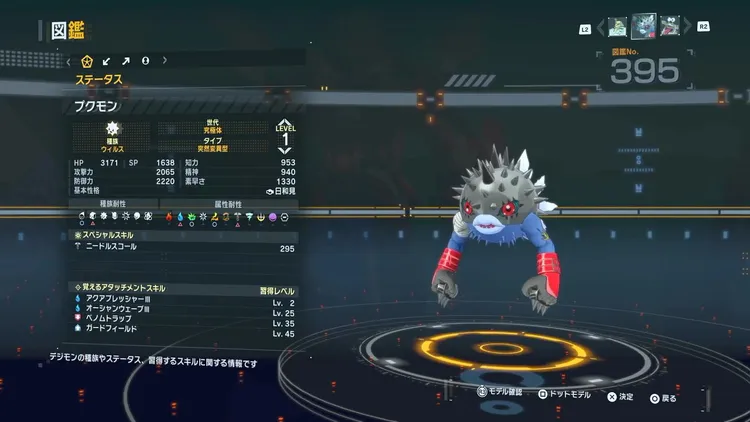Switch to the down-left arrow tab
This screenshot has width=750, height=422.
(106, 60)
